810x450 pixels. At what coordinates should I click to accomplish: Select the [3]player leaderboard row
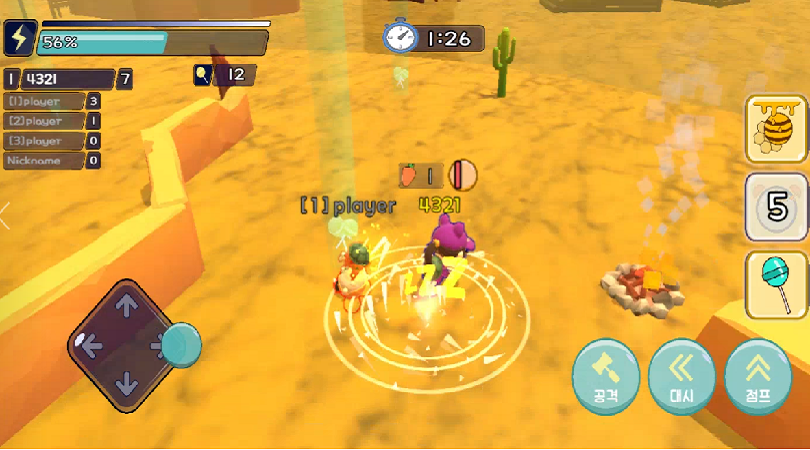point(52,141)
